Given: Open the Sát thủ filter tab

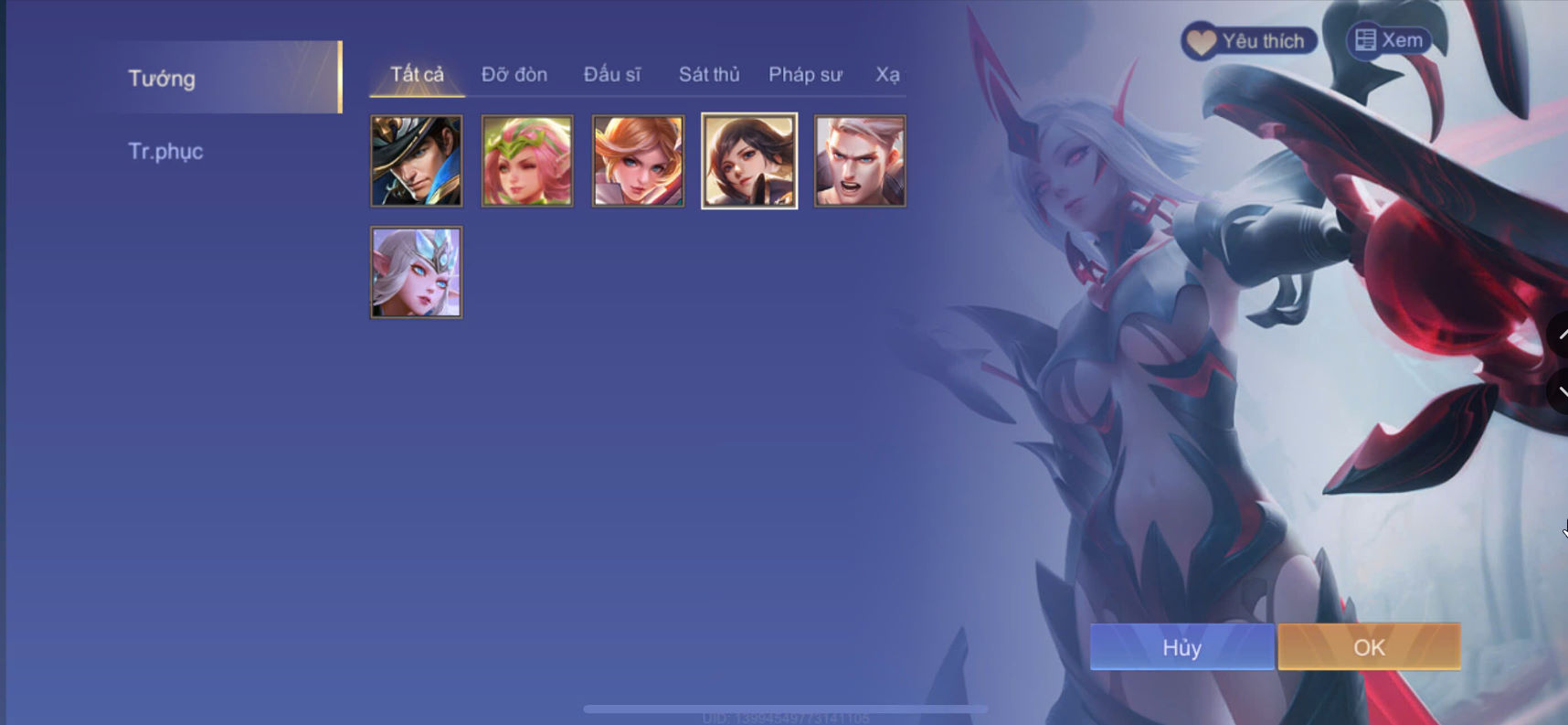Looking at the screenshot, I should [x=709, y=75].
